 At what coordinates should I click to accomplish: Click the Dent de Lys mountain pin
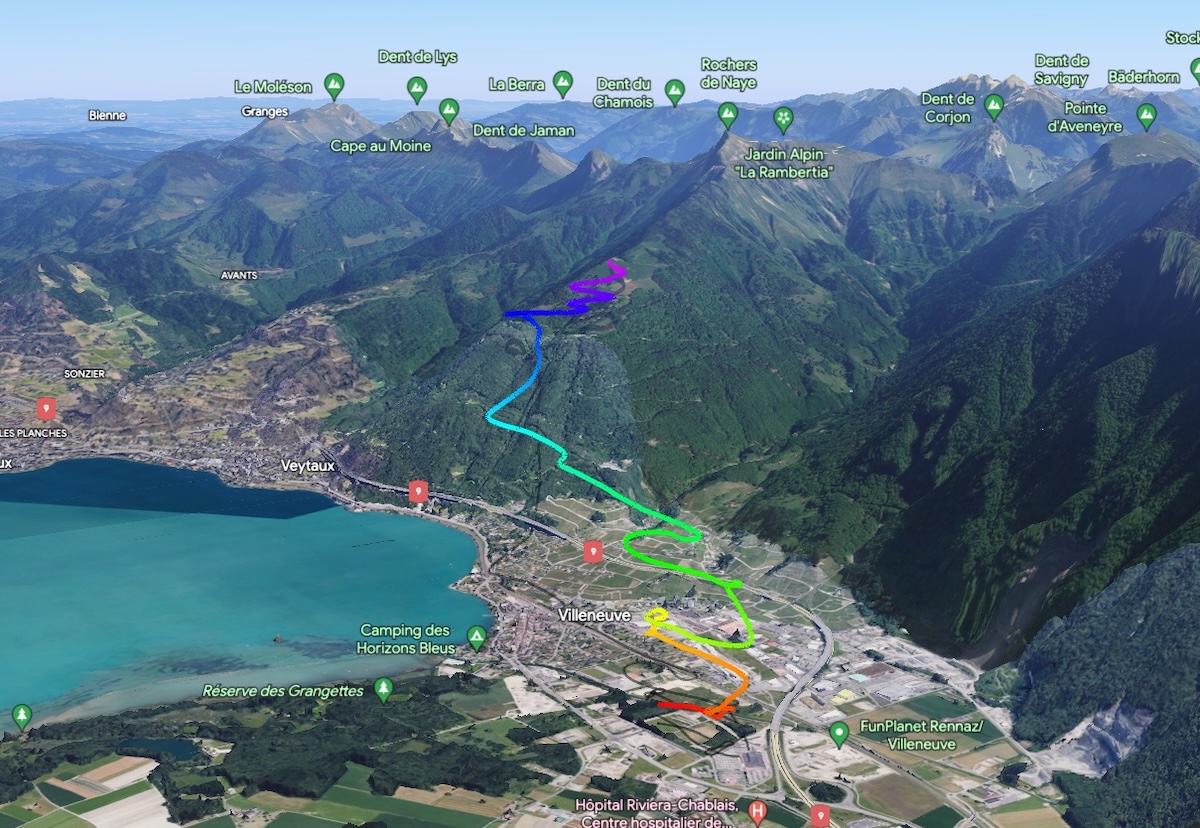(417, 88)
